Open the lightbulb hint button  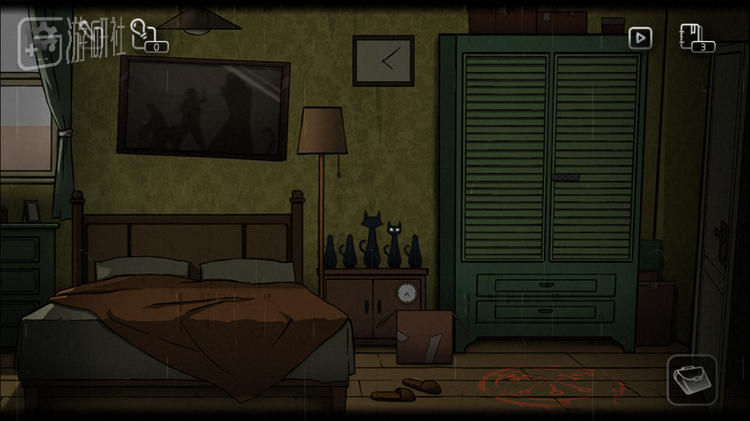142,30
